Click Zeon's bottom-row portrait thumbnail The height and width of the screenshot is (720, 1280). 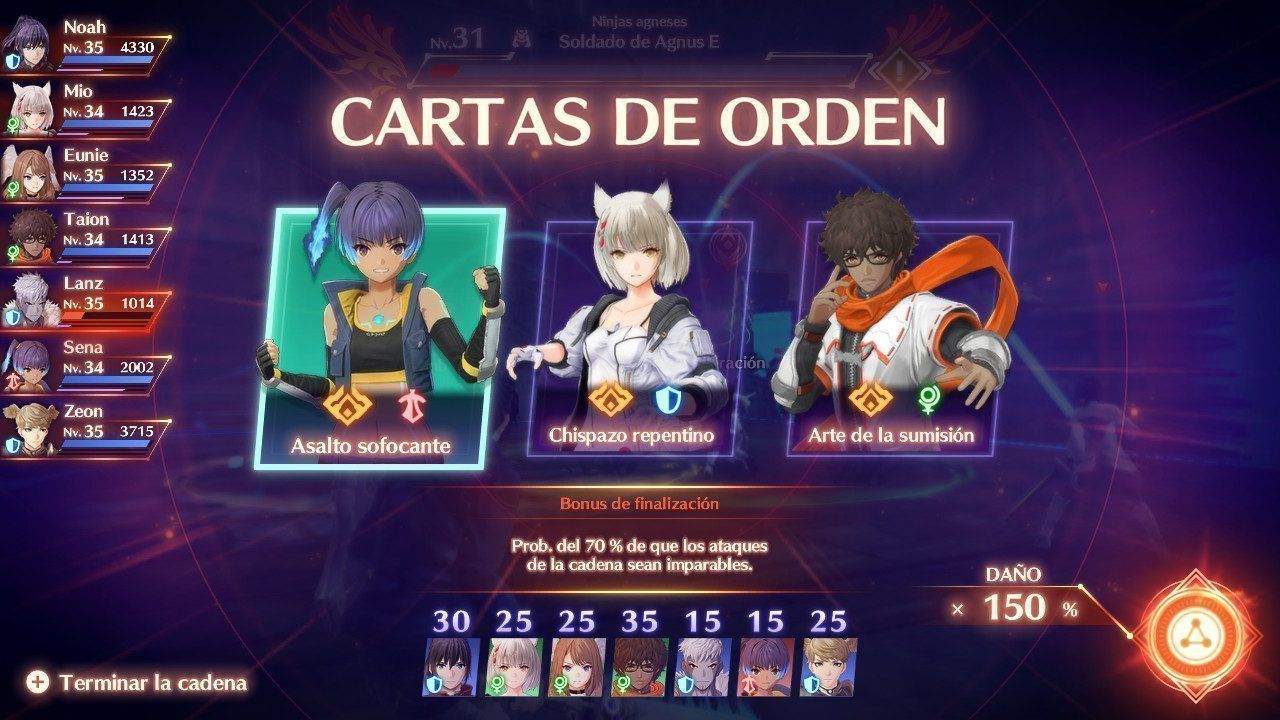click(829, 667)
